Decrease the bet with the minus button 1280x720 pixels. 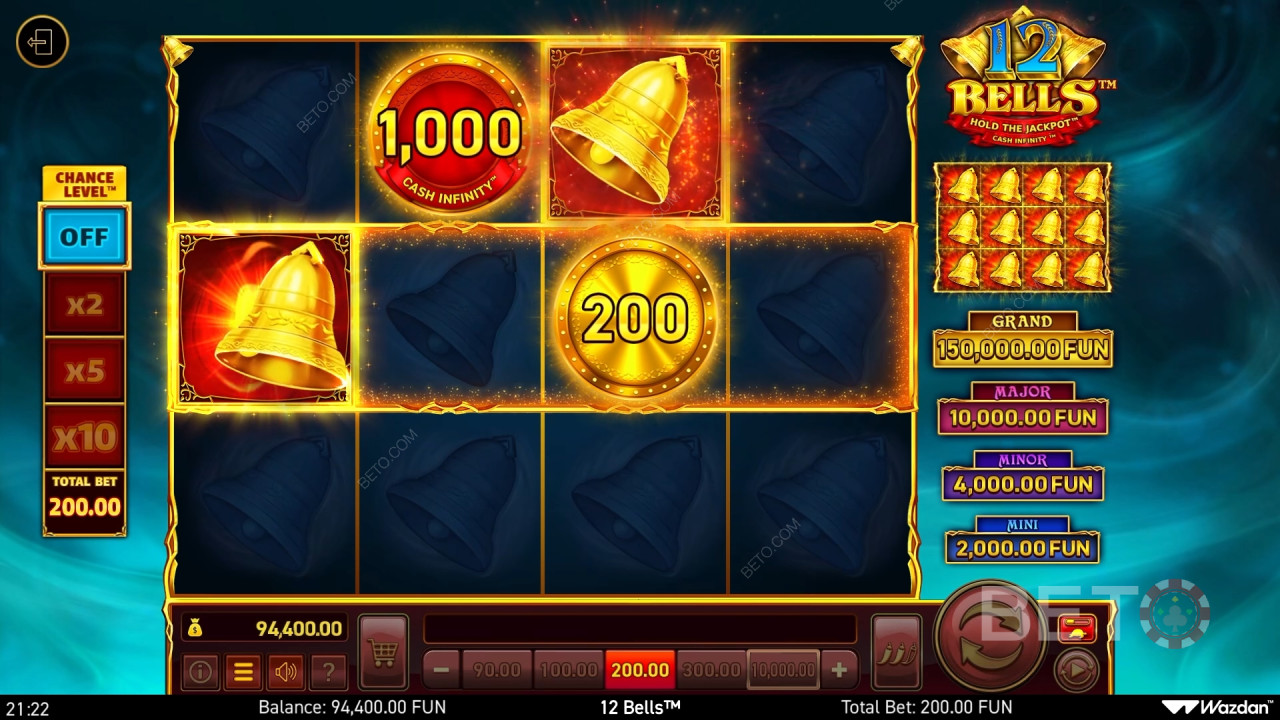(441, 670)
